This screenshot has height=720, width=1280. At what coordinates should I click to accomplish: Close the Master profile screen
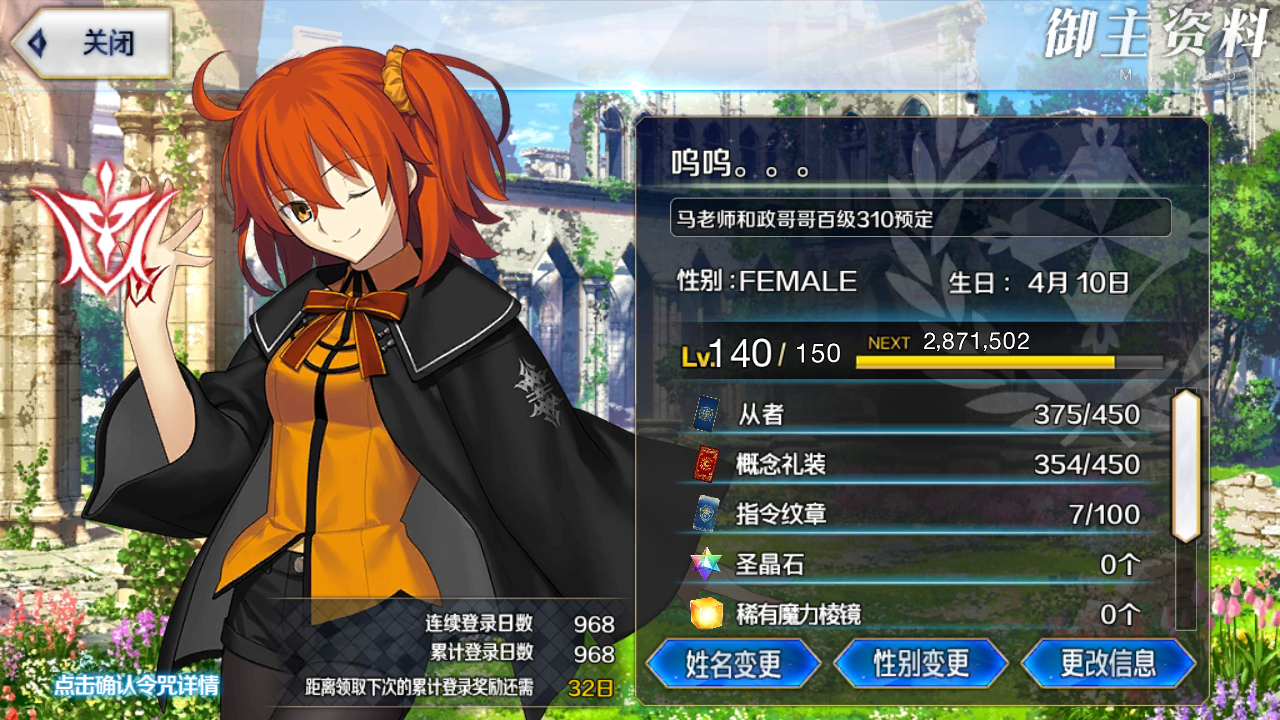point(92,43)
